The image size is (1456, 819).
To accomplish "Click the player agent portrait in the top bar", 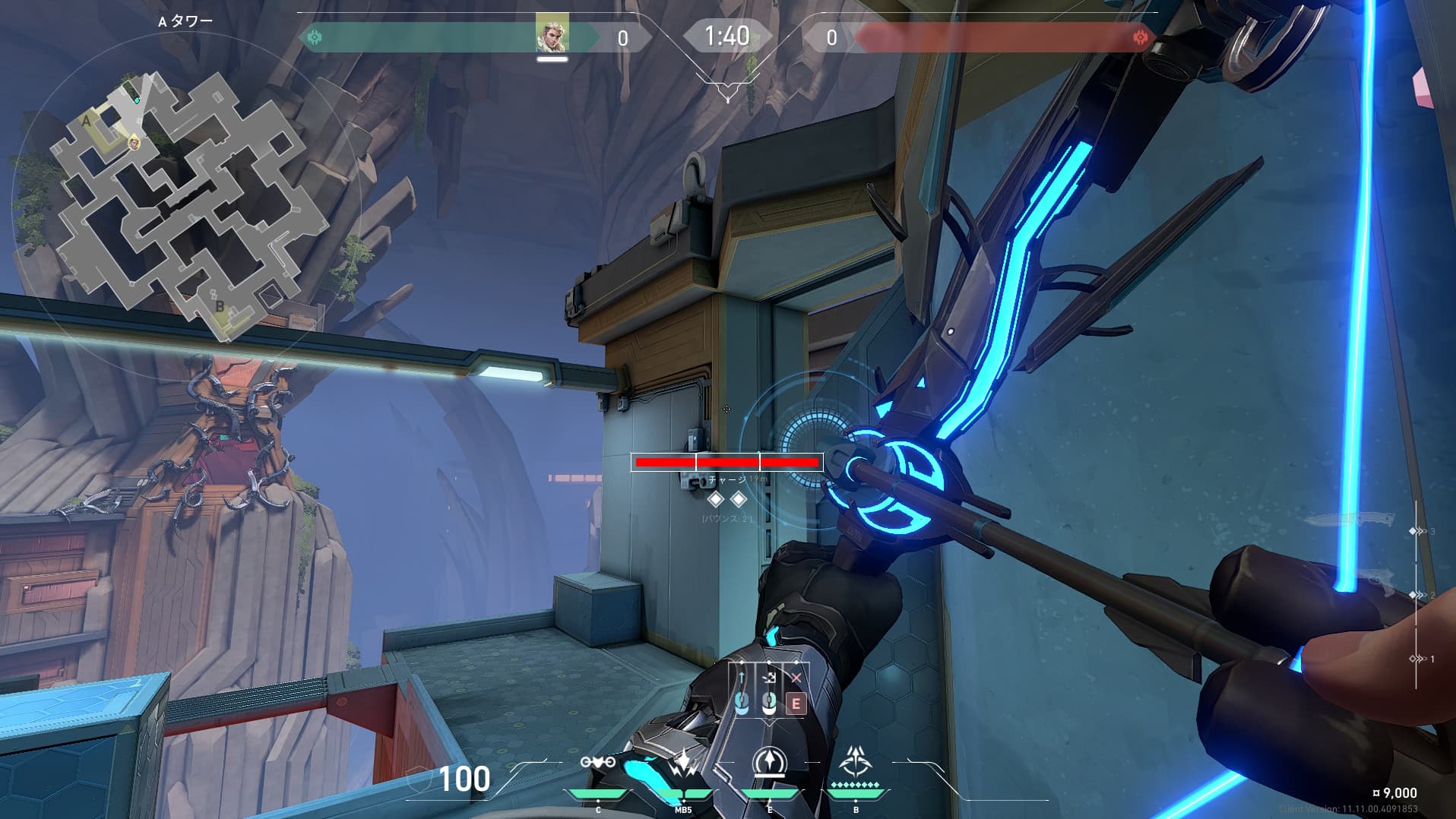I will (552, 33).
